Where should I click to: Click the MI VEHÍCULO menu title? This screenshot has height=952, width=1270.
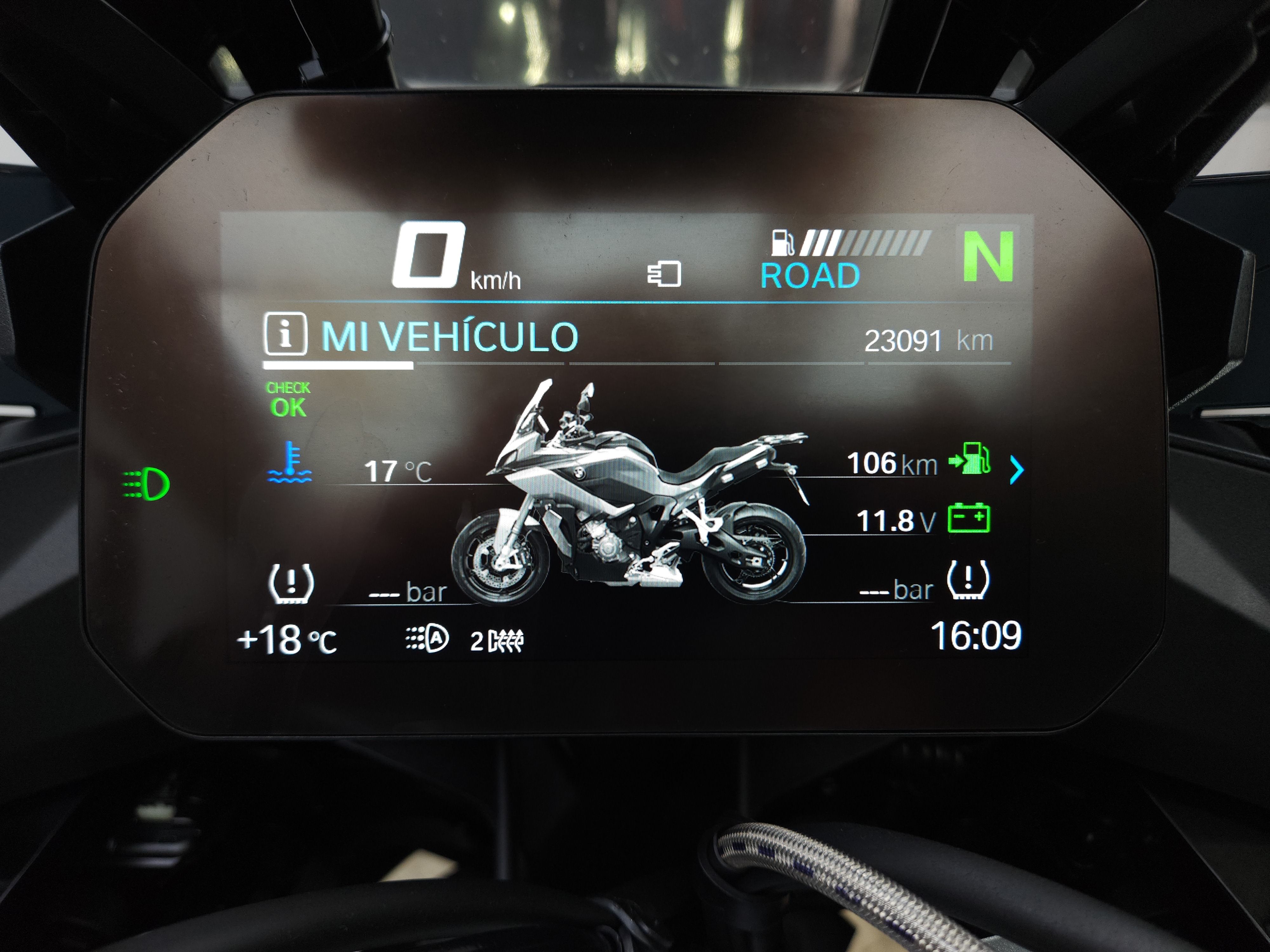pos(450,336)
